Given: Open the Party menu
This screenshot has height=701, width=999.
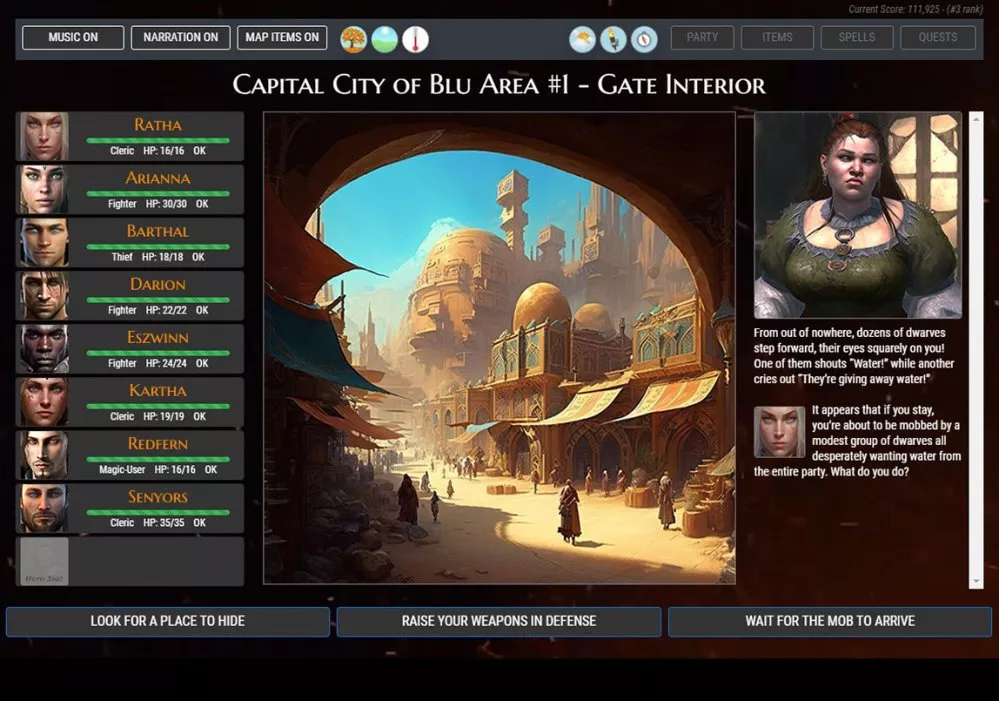Looking at the screenshot, I should click(702, 38).
